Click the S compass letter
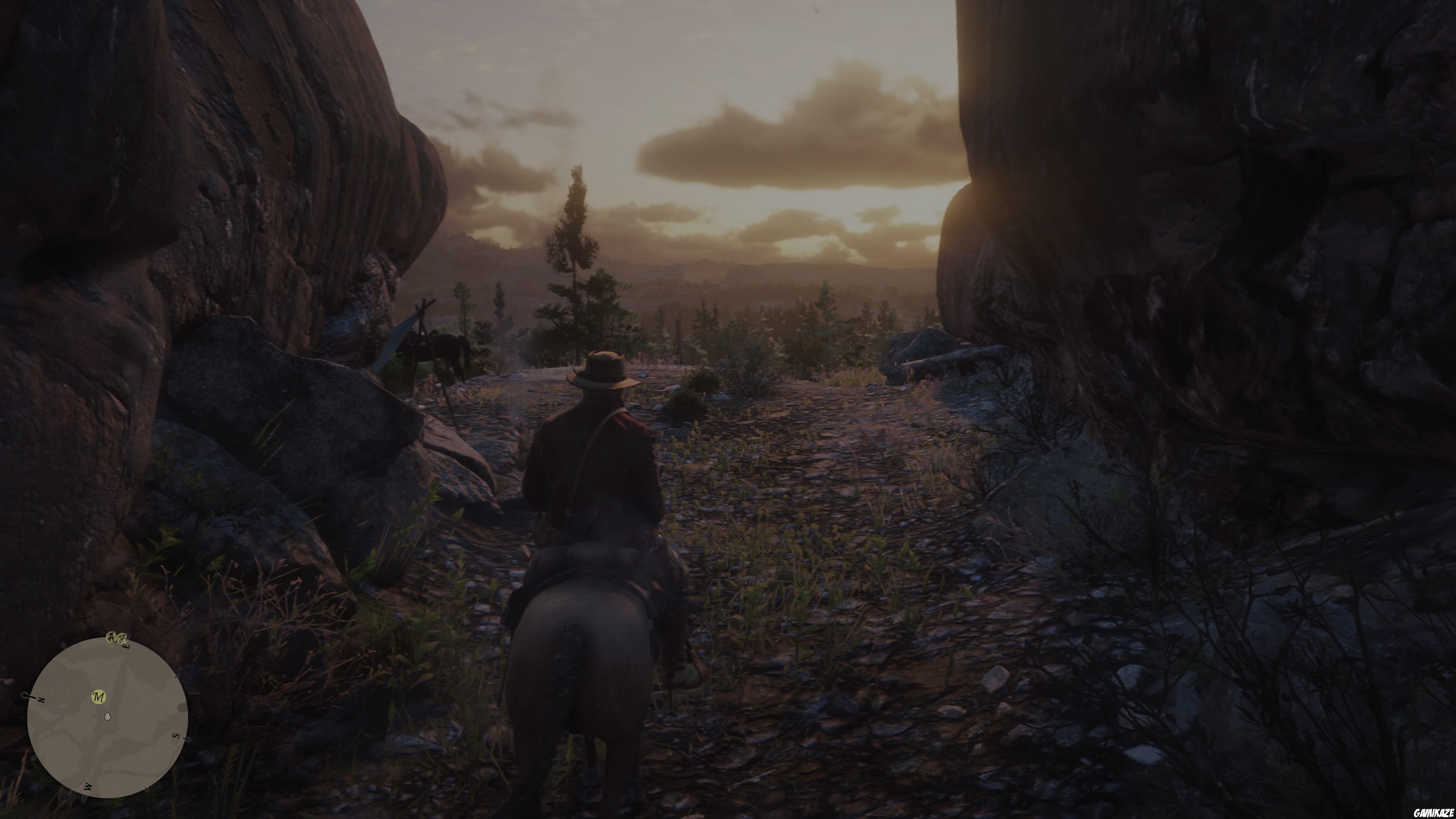The width and height of the screenshot is (1456, 819). tap(175, 736)
